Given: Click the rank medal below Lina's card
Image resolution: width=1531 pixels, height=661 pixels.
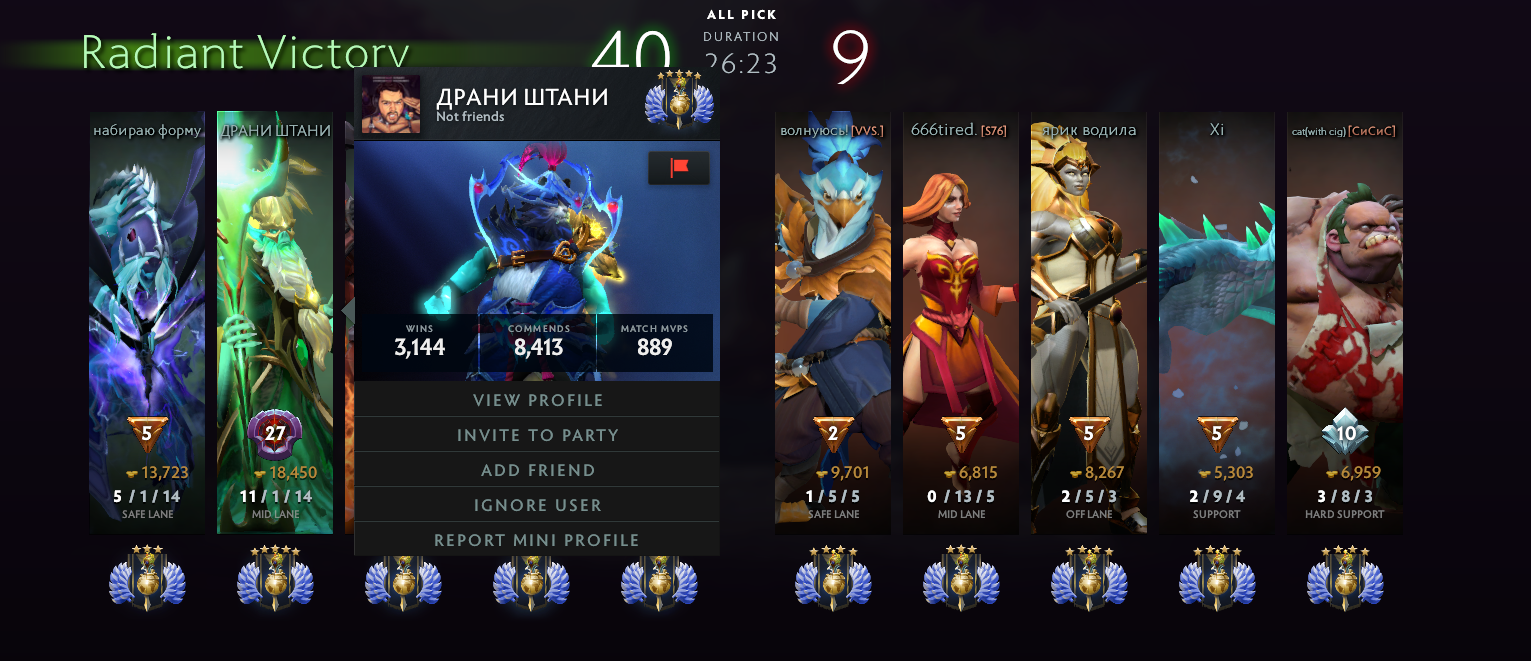Looking at the screenshot, I should (x=961, y=580).
